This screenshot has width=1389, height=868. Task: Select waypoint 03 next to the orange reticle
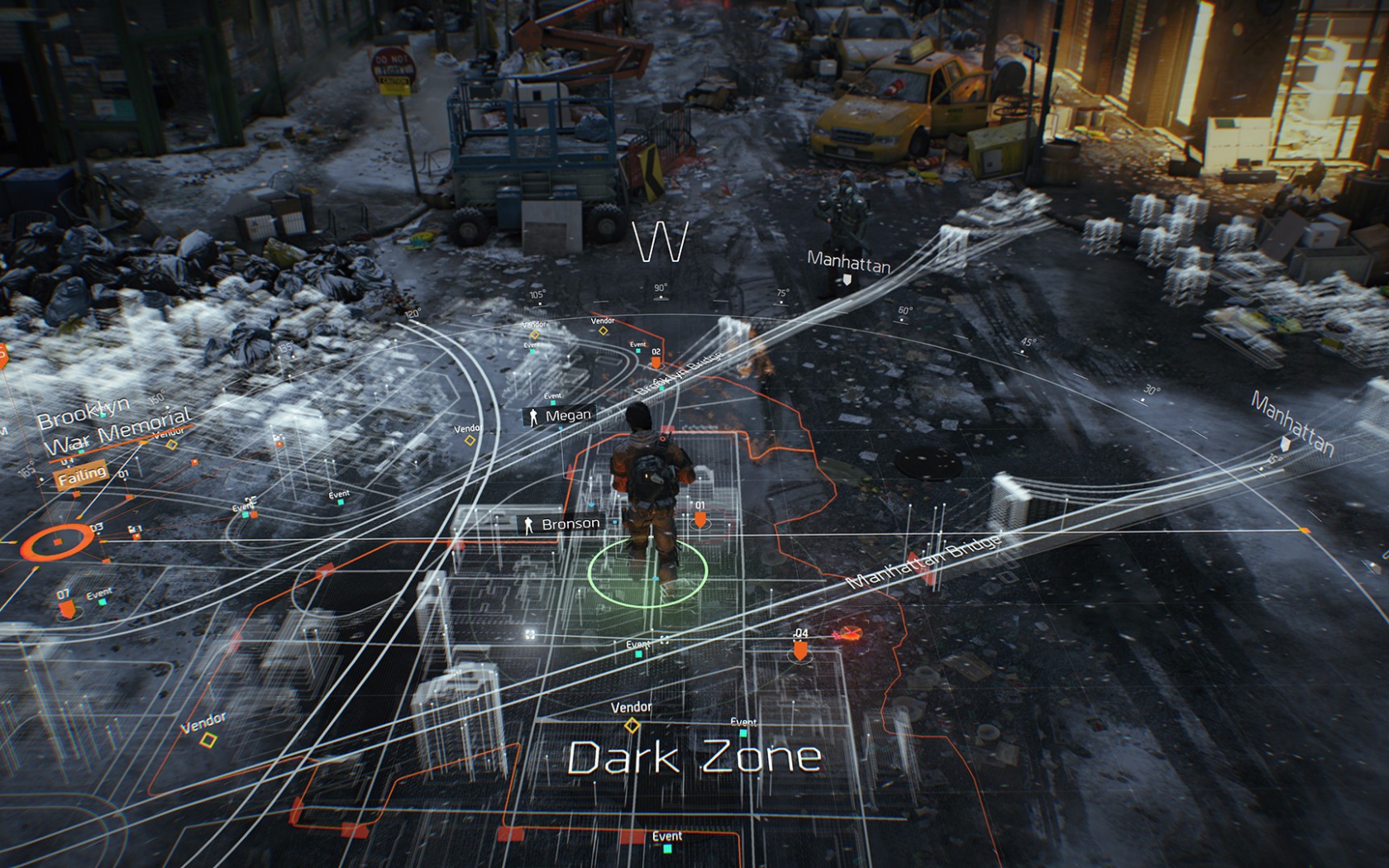(96, 529)
